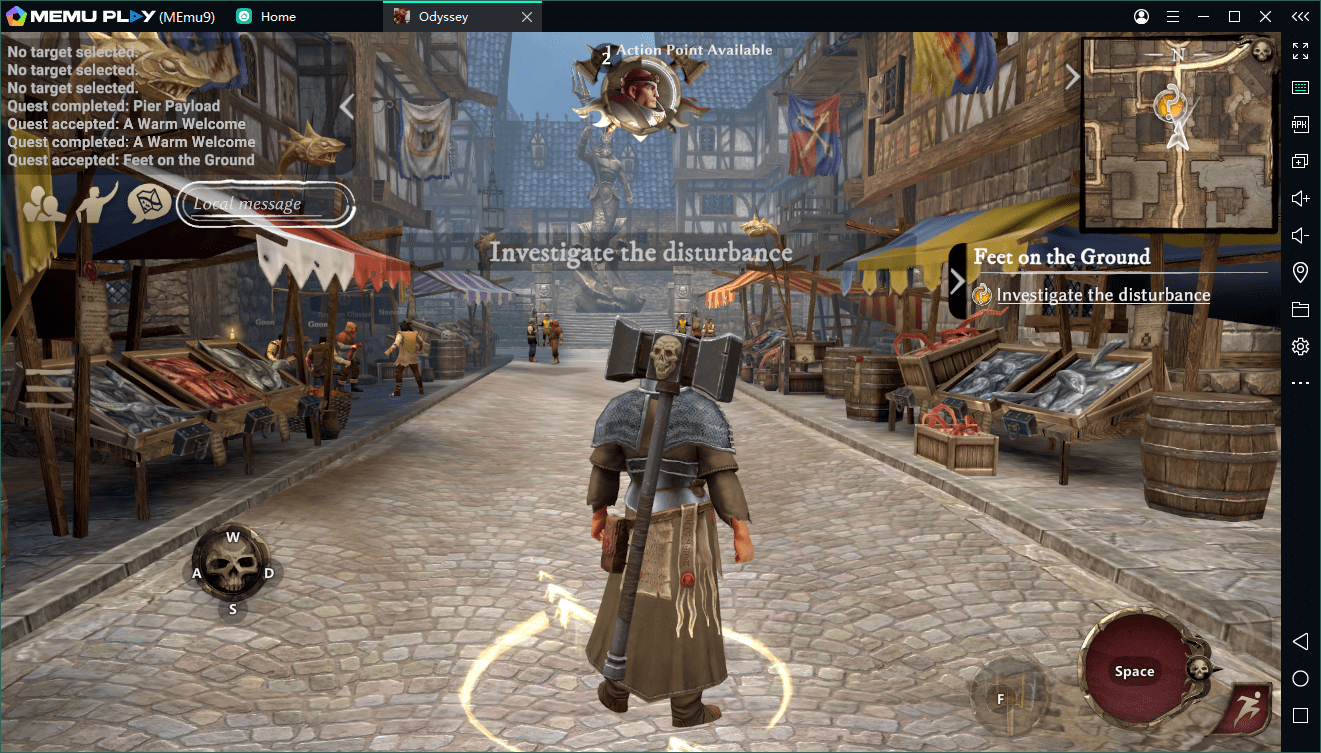Click the right arrow beside the minimap

1071,76
